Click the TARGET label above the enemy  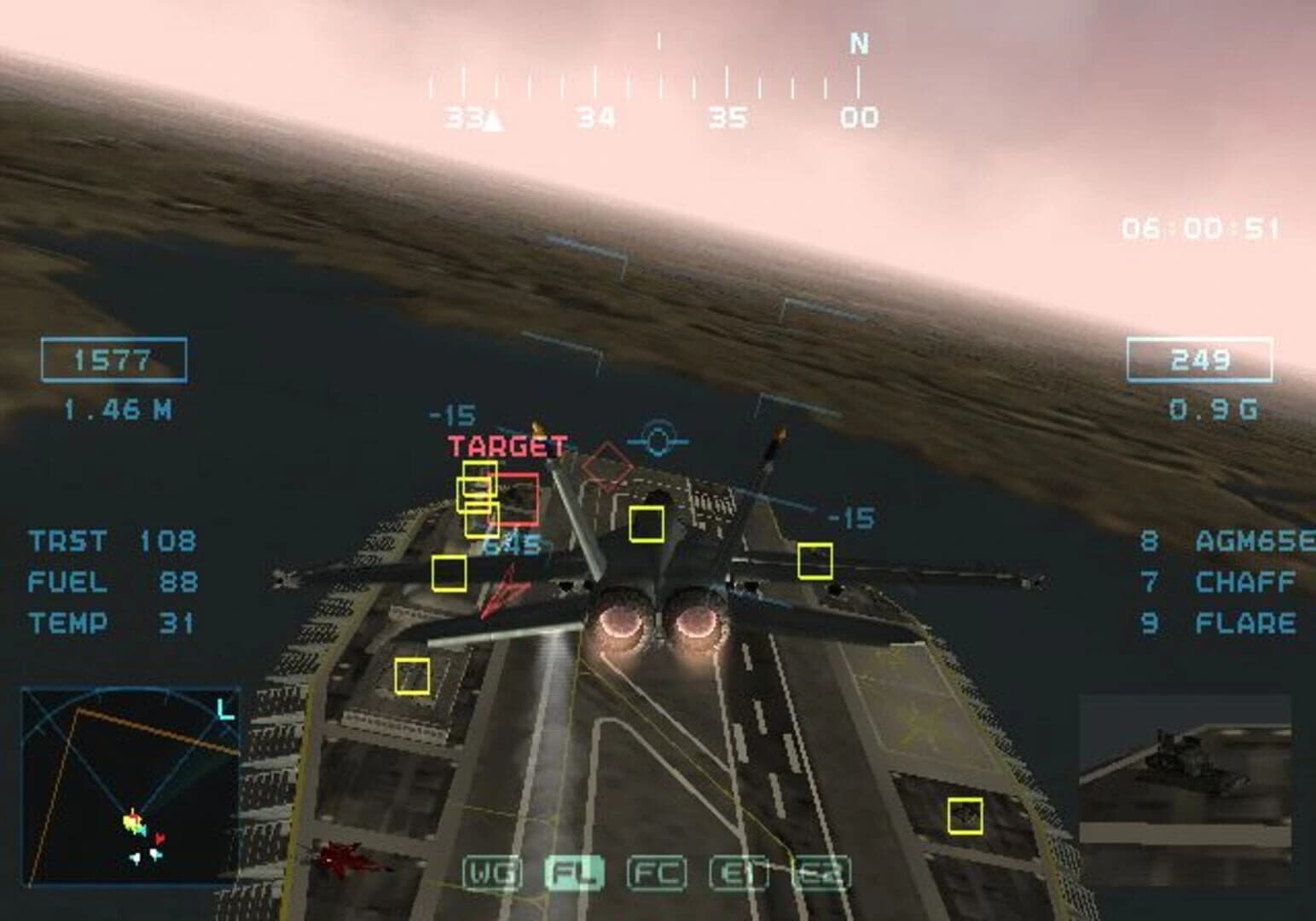pyautogui.click(x=507, y=445)
